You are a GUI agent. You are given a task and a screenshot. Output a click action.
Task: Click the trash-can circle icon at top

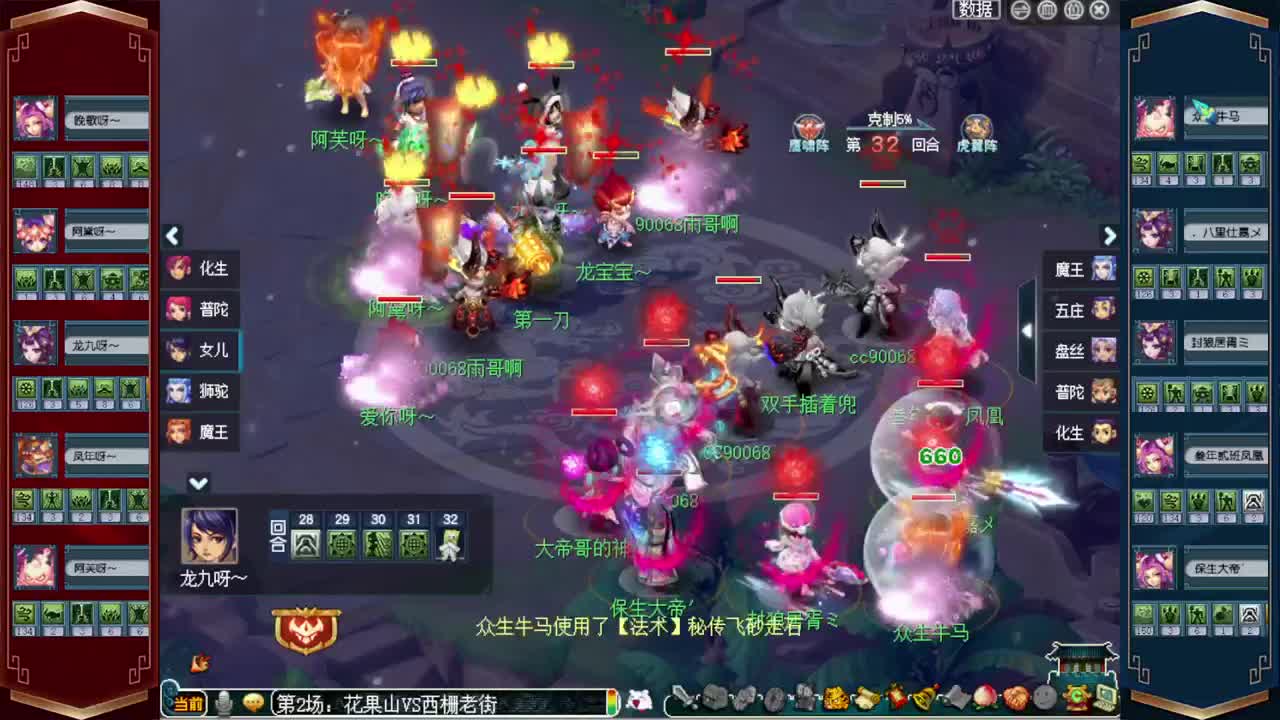[x=1048, y=10]
